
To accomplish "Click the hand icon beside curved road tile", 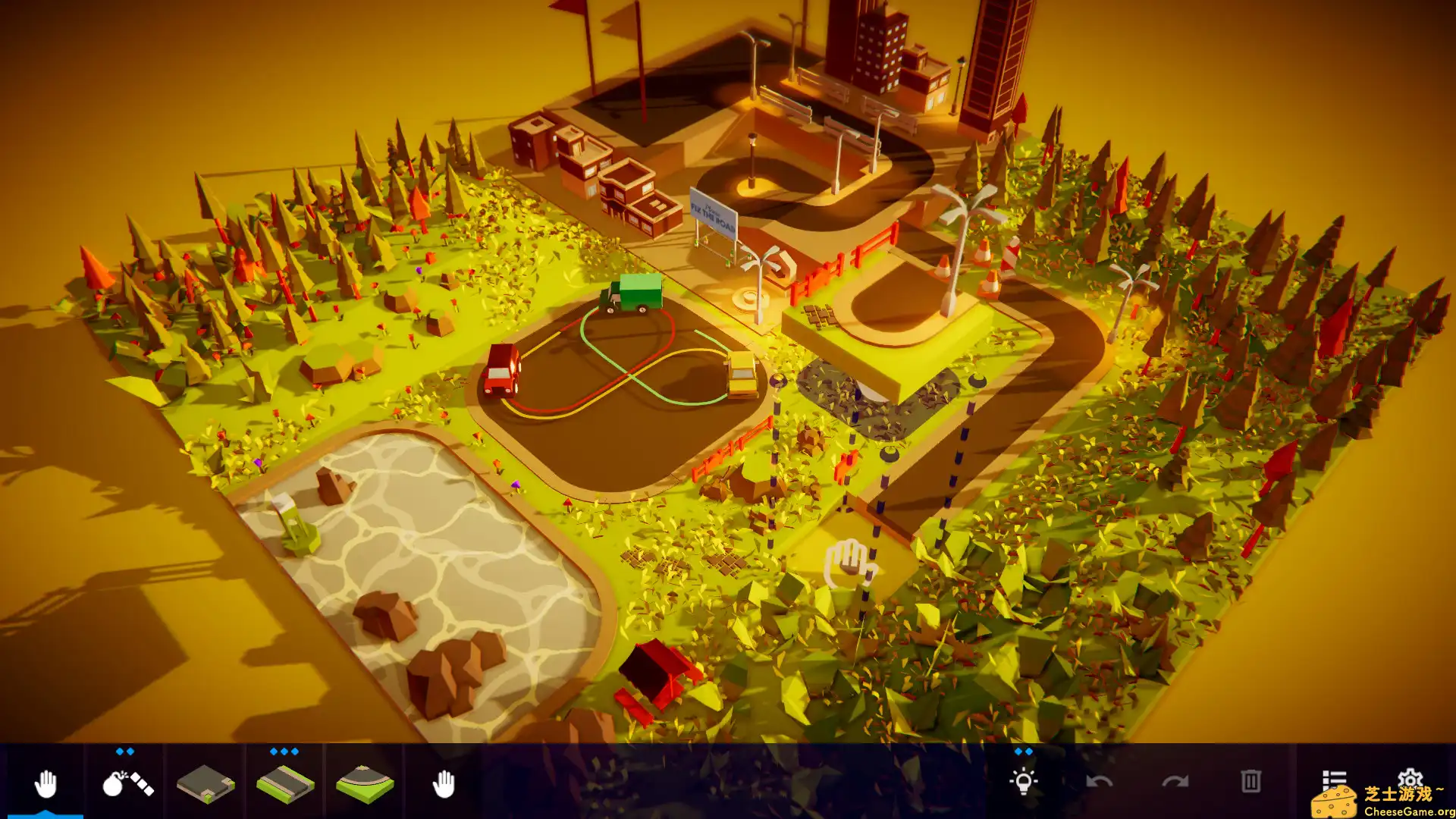I will pyautogui.click(x=444, y=783).
